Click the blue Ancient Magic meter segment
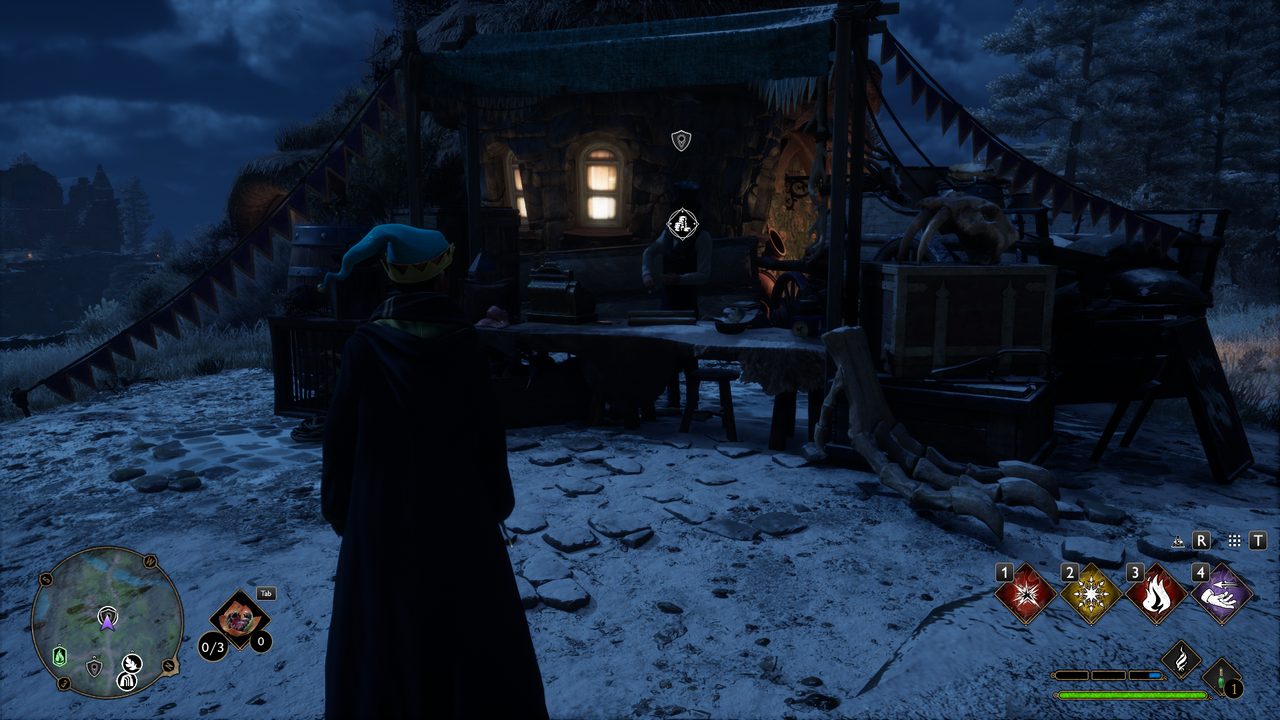Viewport: 1280px width, 720px height. coord(1153,674)
